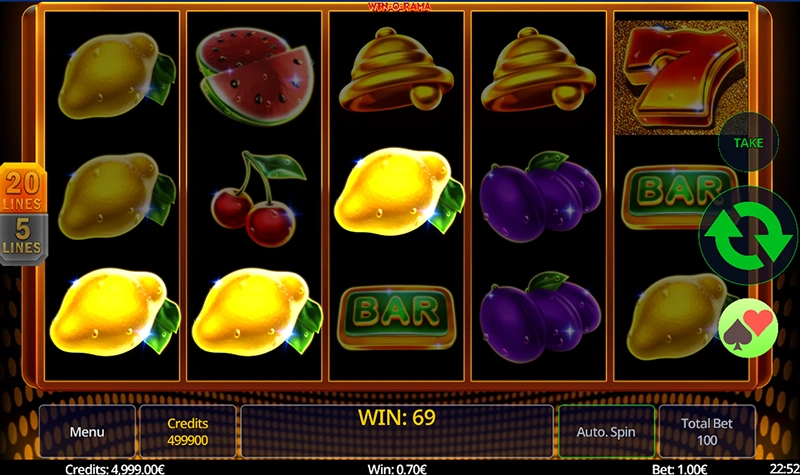Image resolution: width=800 pixels, height=475 pixels.
Task: Activate Auto. Spin
Action: (606, 431)
